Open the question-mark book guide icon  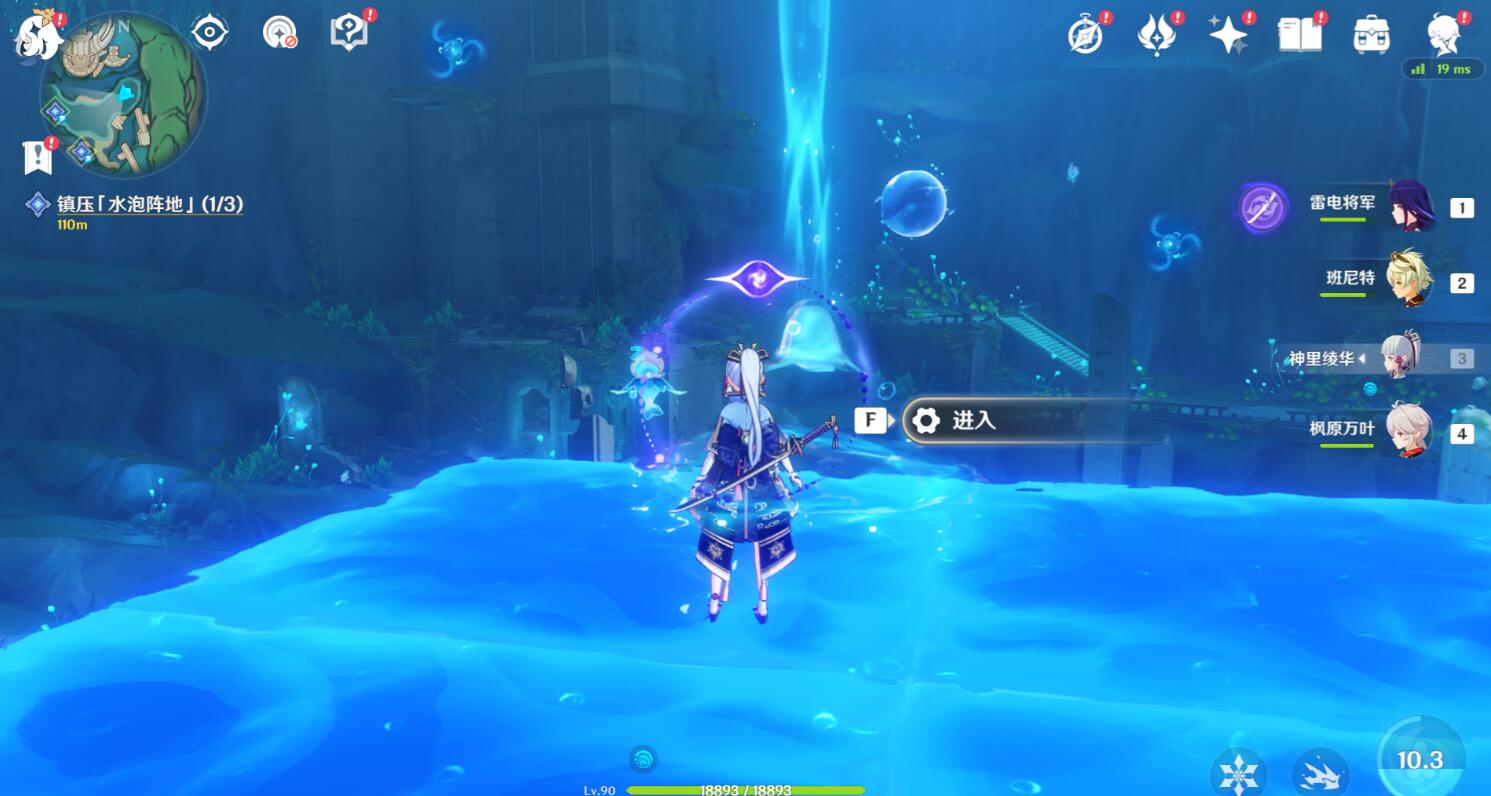click(347, 33)
